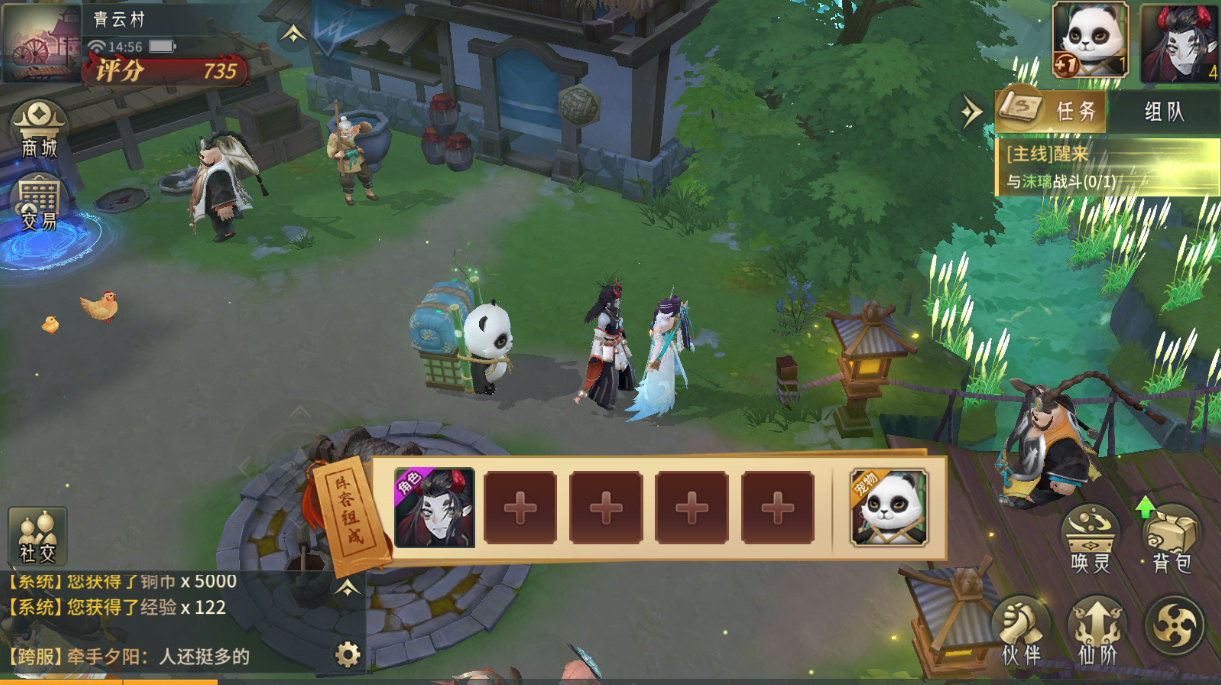Screen dimensions: 1221x685
Task: Select the 醒来 main quest tracker entry
Action: tap(1107, 167)
